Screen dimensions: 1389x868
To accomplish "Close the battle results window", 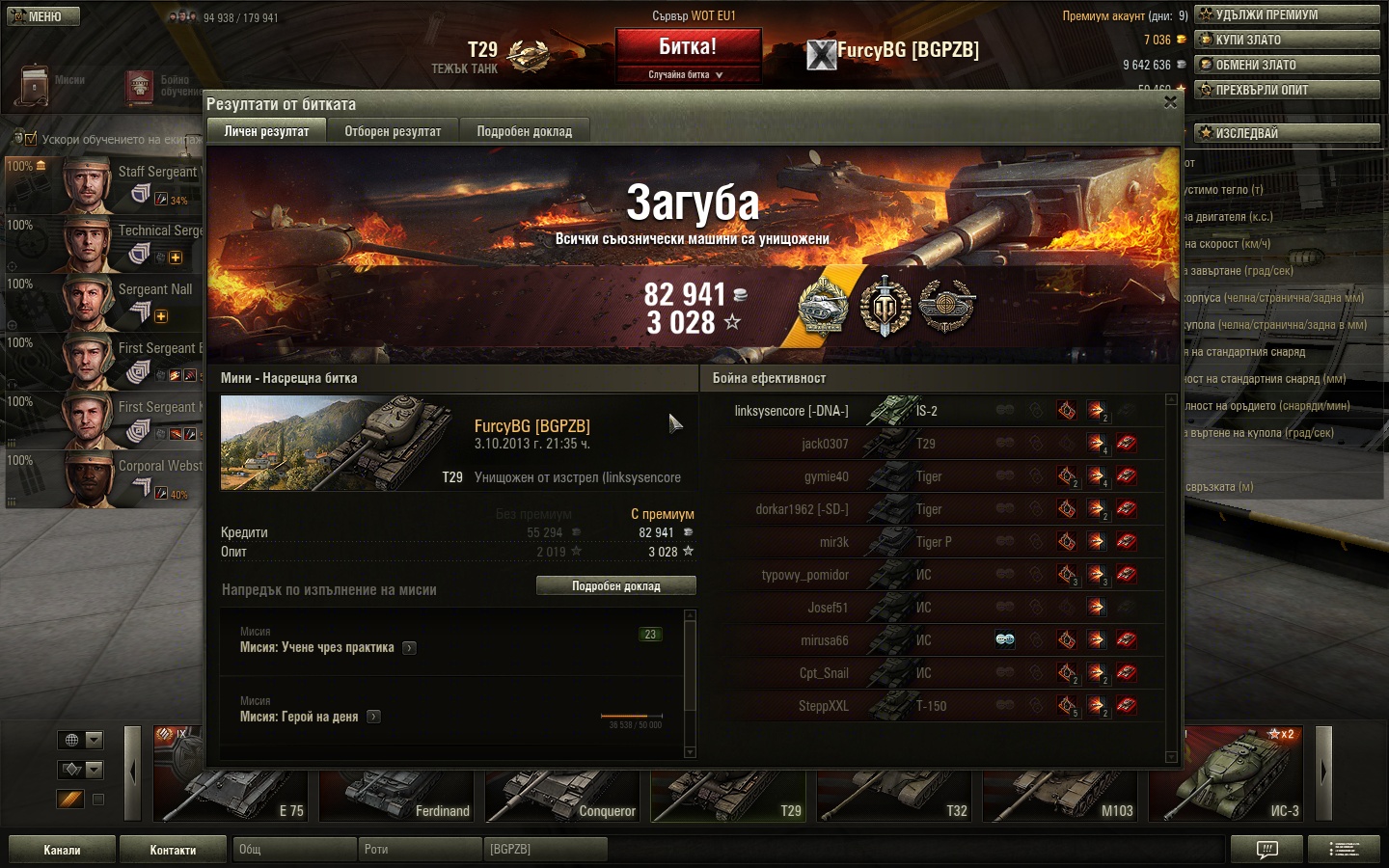I will point(1170,102).
